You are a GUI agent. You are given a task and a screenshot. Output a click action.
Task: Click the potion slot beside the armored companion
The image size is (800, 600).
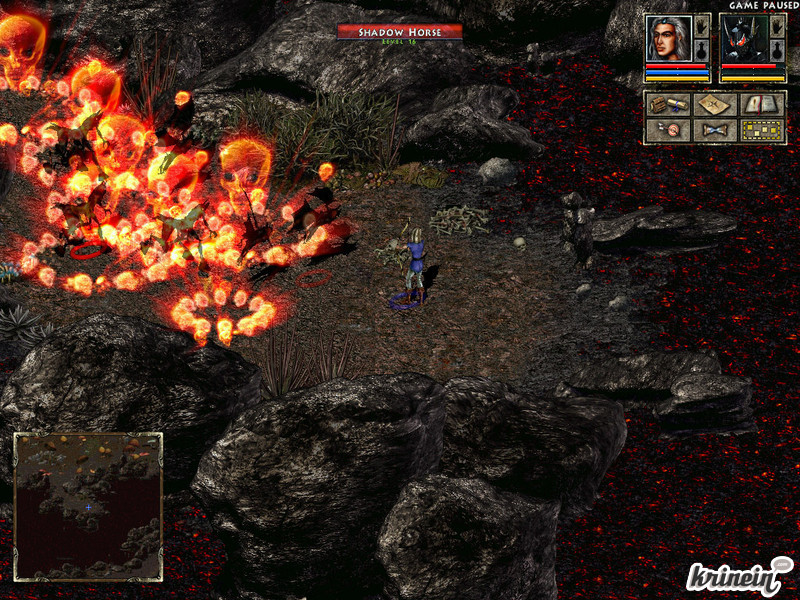click(777, 52)
